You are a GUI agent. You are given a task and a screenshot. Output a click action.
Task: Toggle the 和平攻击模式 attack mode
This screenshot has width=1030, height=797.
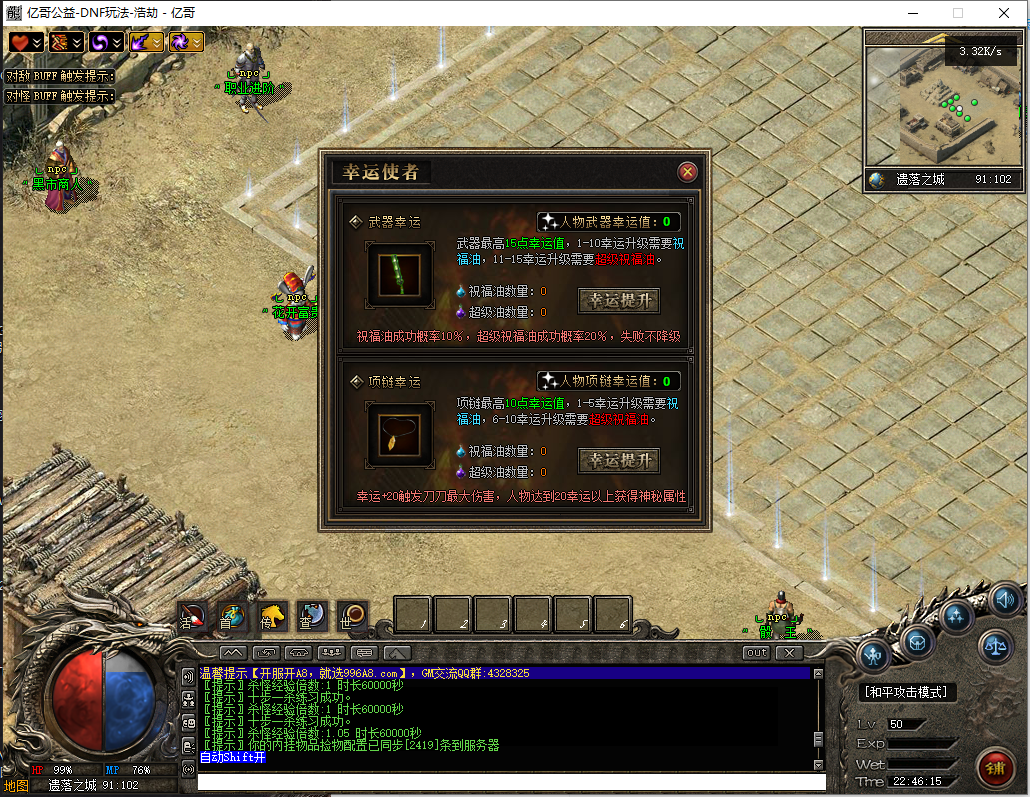tap(909, 692)
